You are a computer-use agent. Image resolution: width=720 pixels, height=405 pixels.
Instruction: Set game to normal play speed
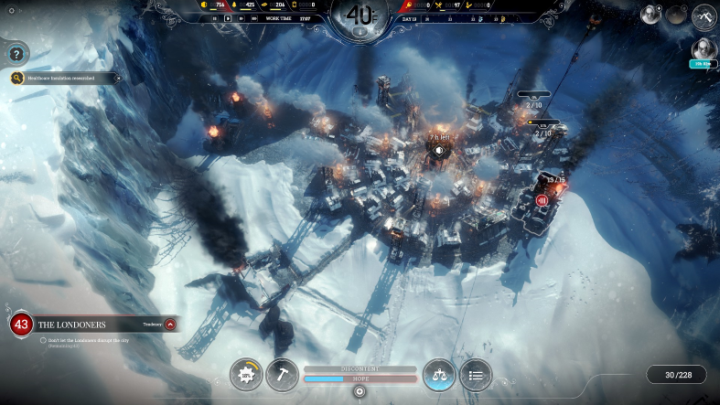pyautogui.click(x=228, y=17)
